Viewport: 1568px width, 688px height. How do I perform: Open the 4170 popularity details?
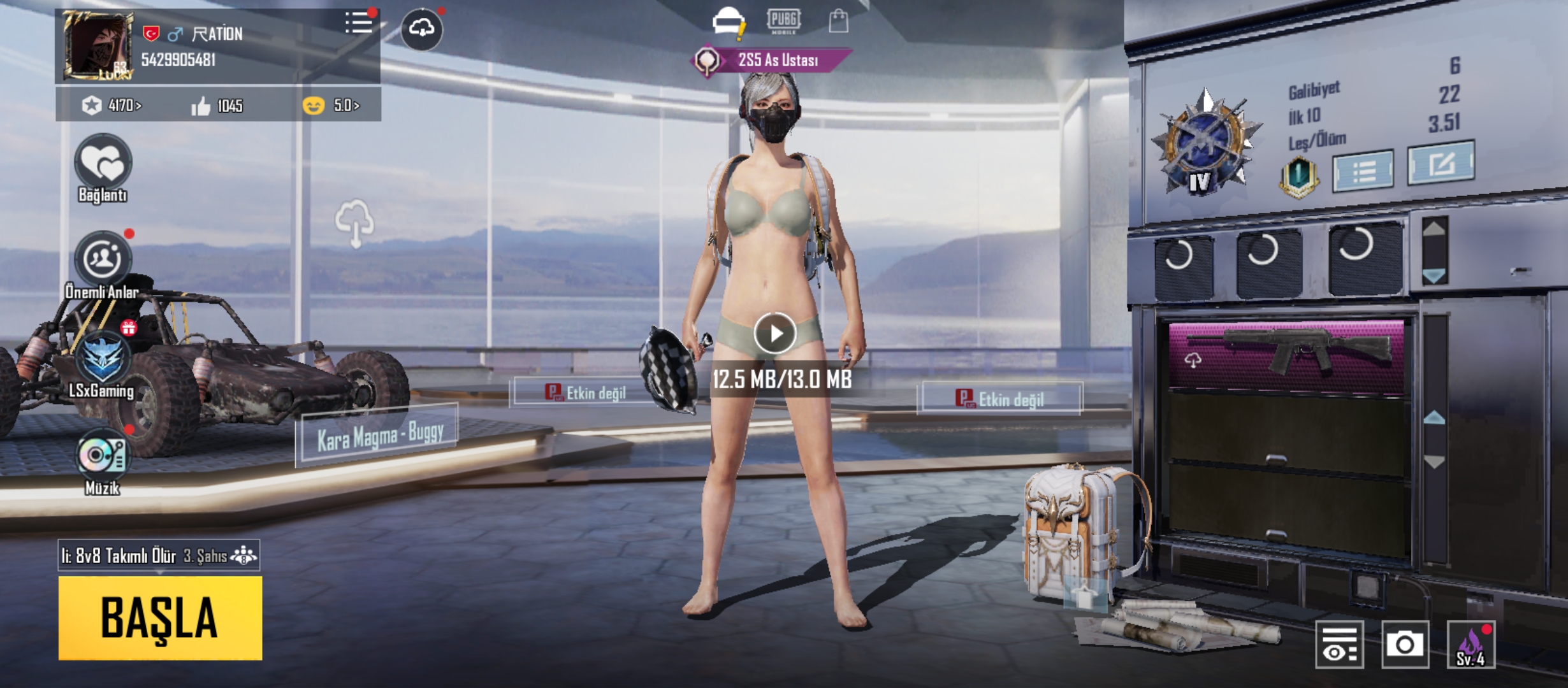pos(112,105)
